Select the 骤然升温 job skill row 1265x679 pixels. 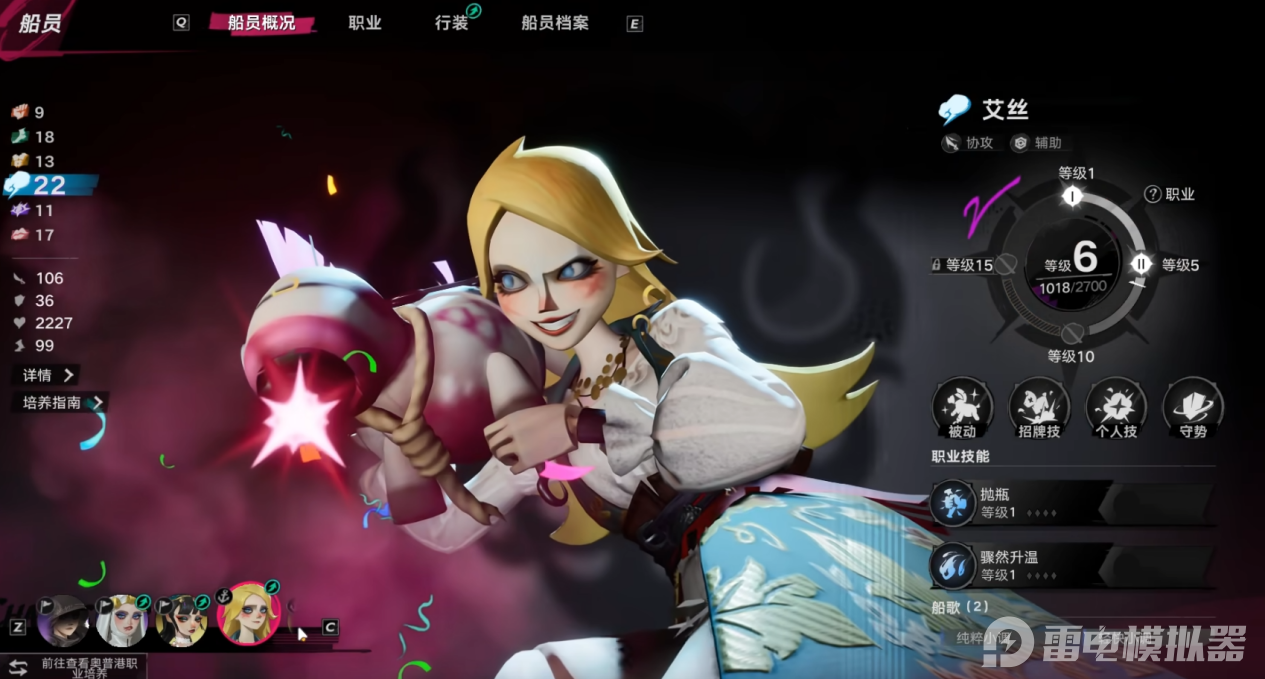point(1070,566)
